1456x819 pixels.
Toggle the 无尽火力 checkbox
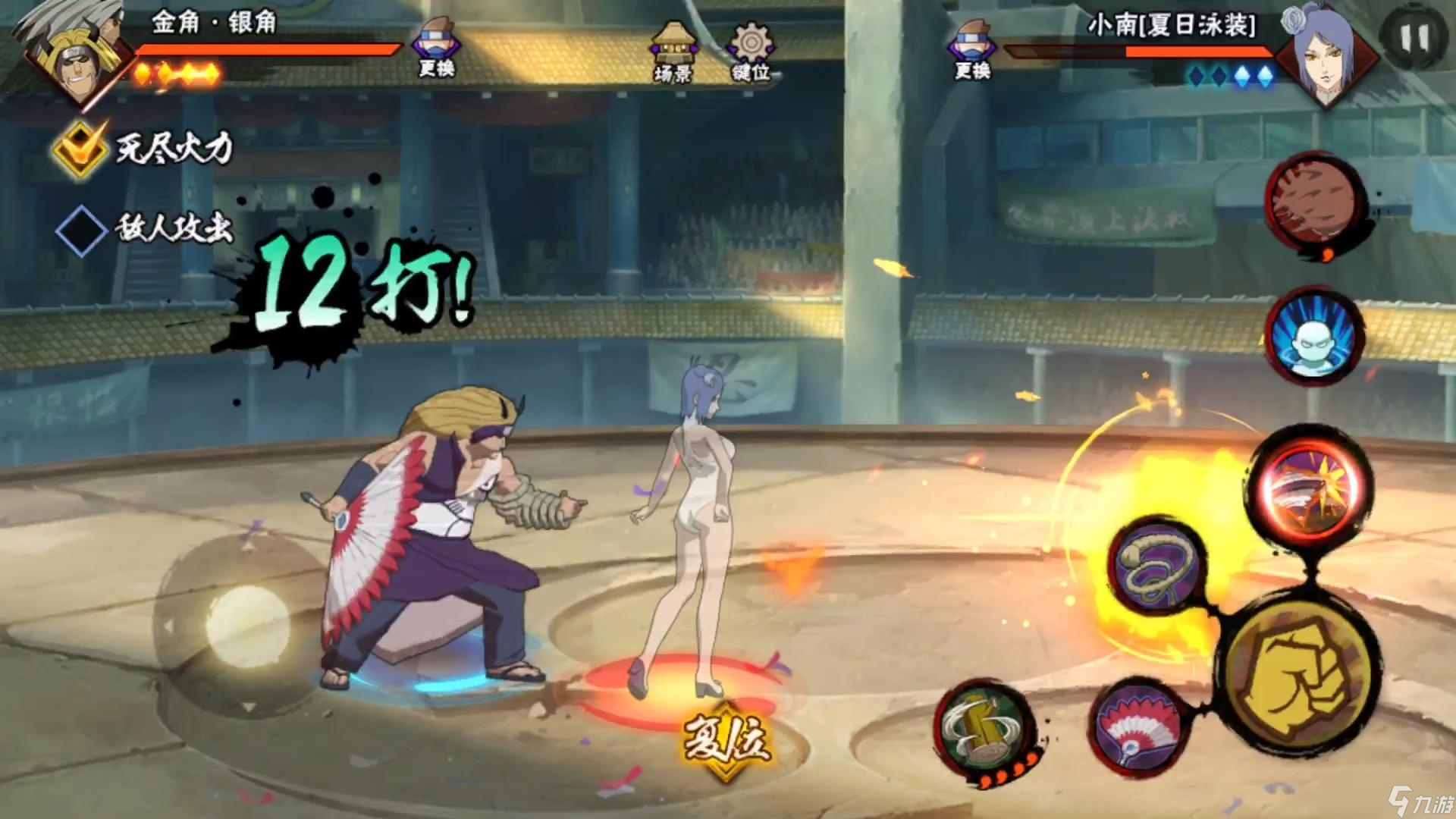[x=80, y=148]
